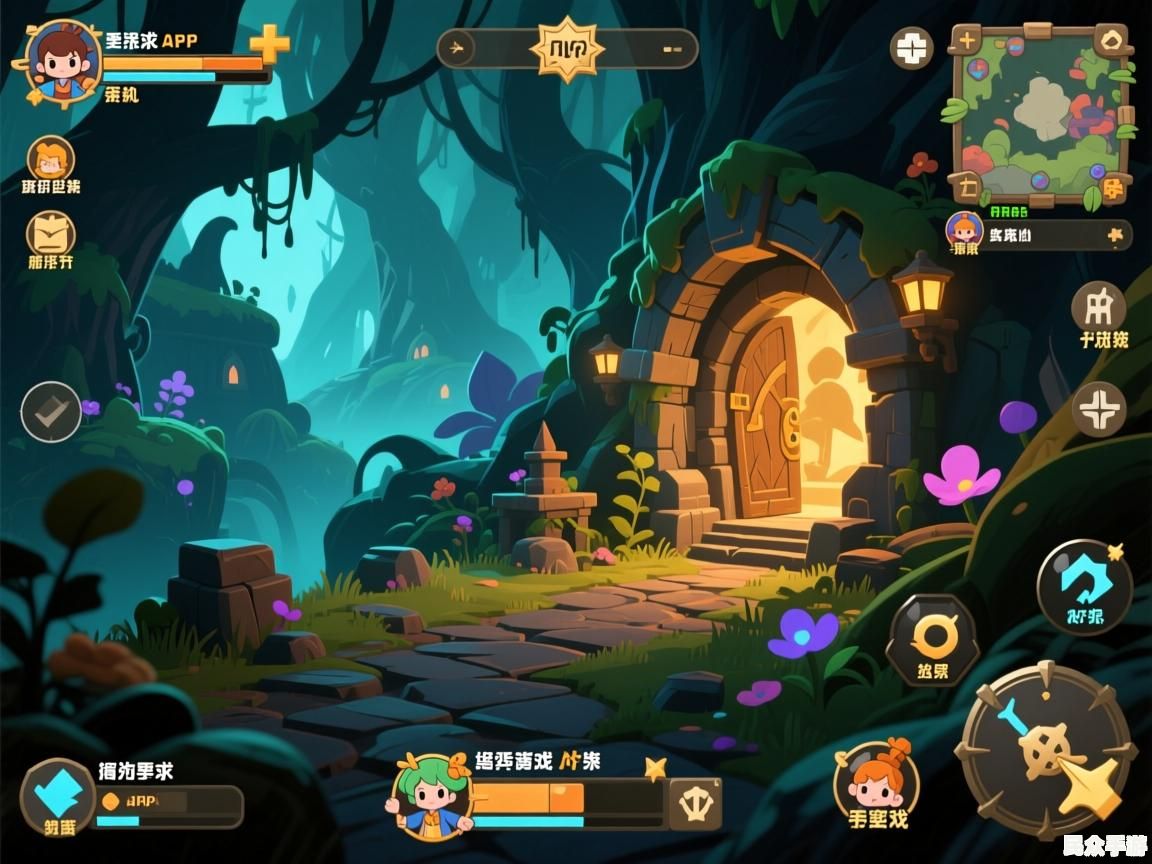Open the blue diamond button at bottom left
The height and width of the screenshot is (864, 1152).
pos(58,796)
